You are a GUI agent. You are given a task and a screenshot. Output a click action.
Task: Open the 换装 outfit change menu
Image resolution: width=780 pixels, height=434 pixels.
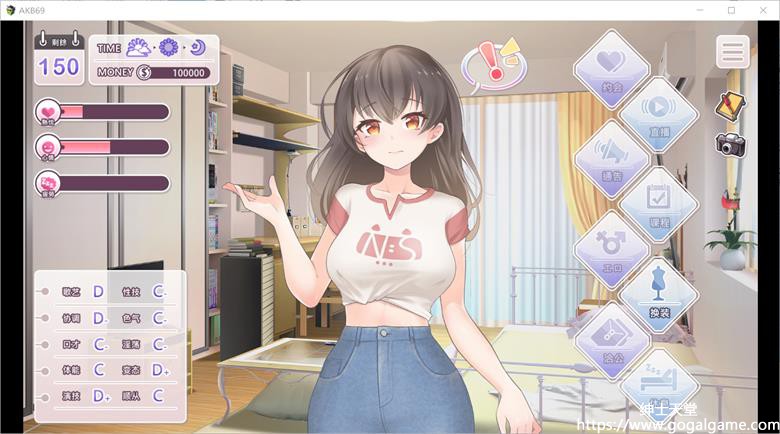click(x=658, y=293)
